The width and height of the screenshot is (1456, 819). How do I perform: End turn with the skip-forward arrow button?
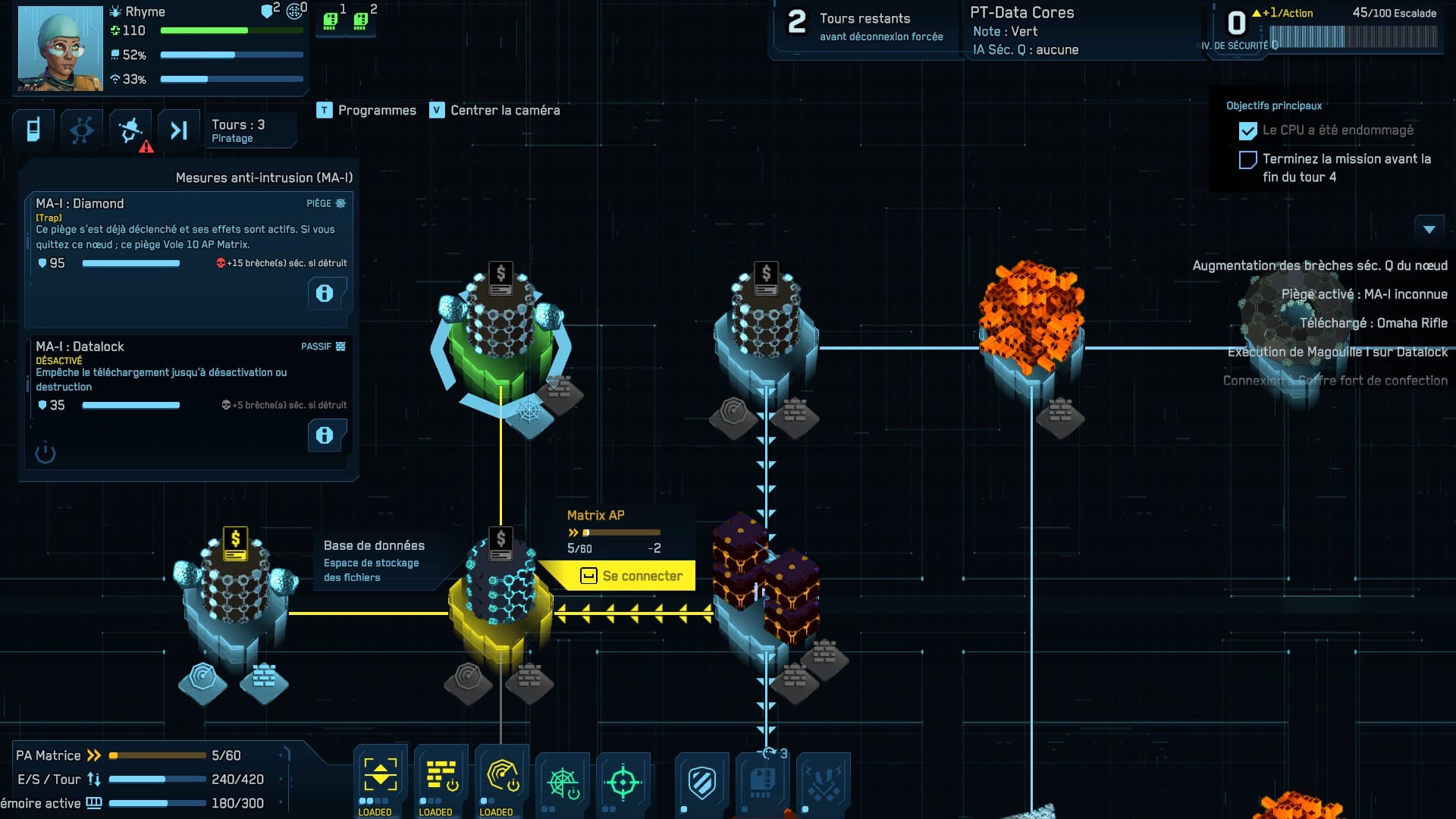coord(179,130)
